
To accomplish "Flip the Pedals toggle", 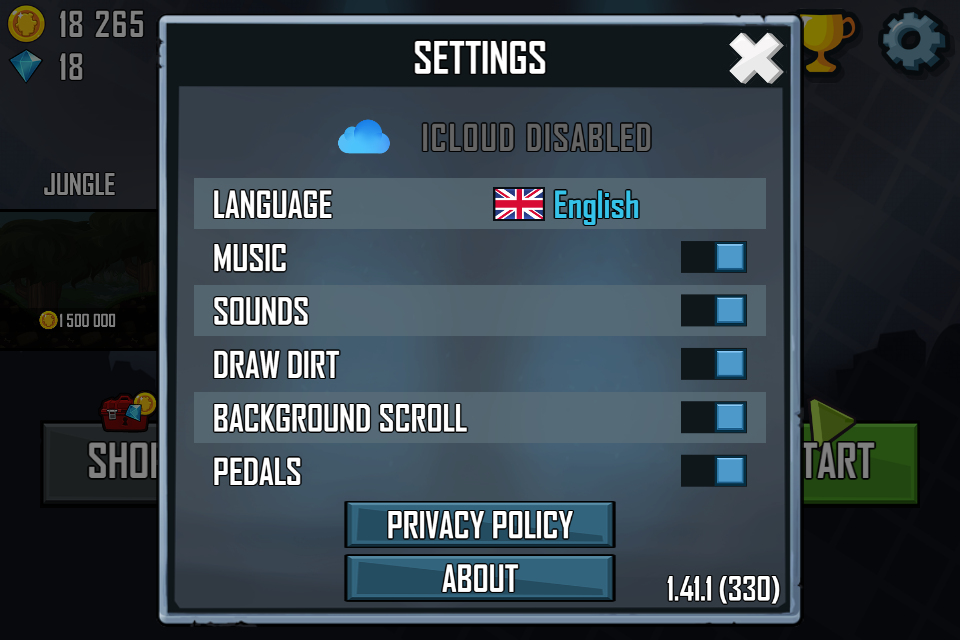I will [714, 470].
